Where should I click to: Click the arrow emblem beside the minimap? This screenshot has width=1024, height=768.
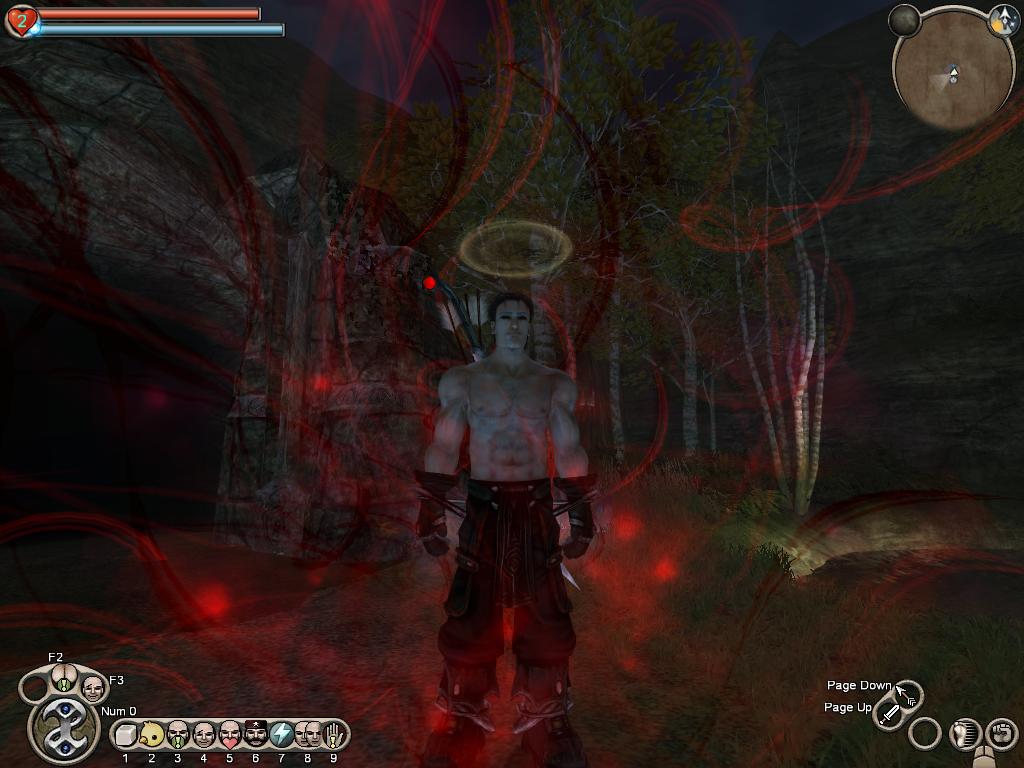click(x=1003, y=19)
